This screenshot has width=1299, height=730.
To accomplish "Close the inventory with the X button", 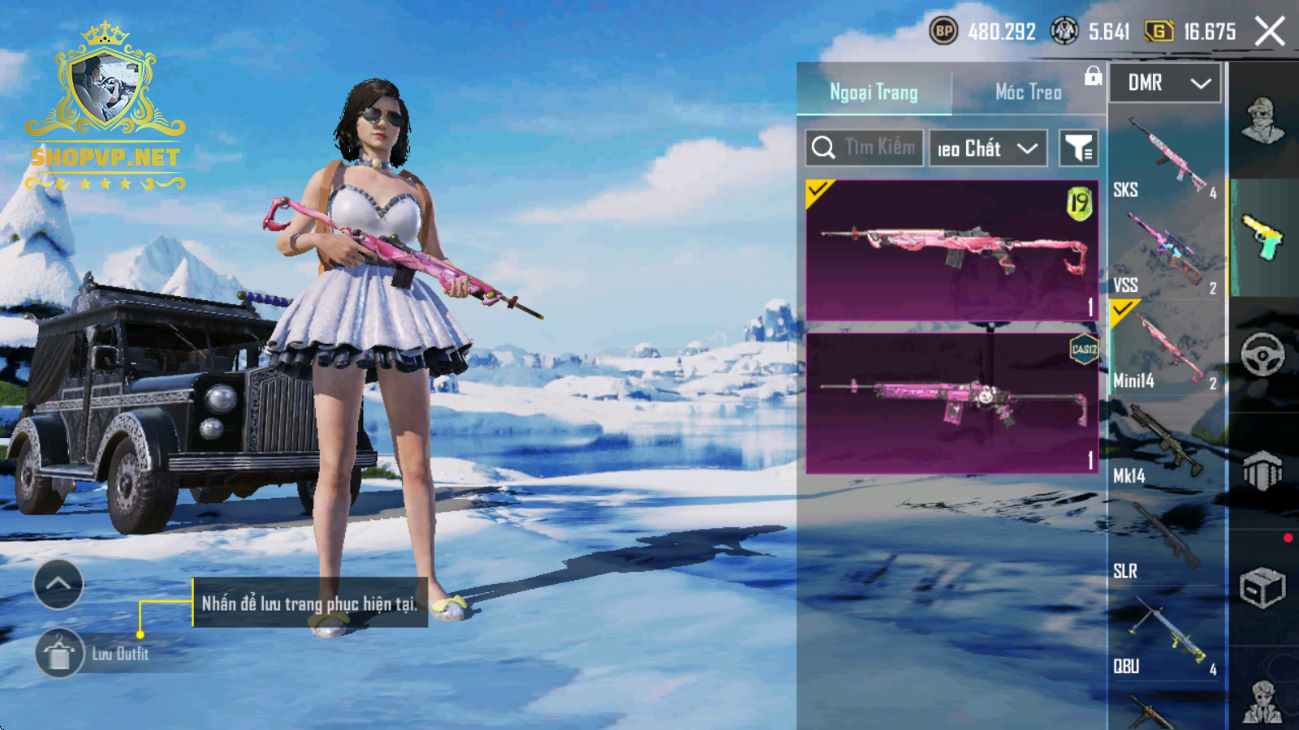I will pyautogui.click(x=1270, y=32).
